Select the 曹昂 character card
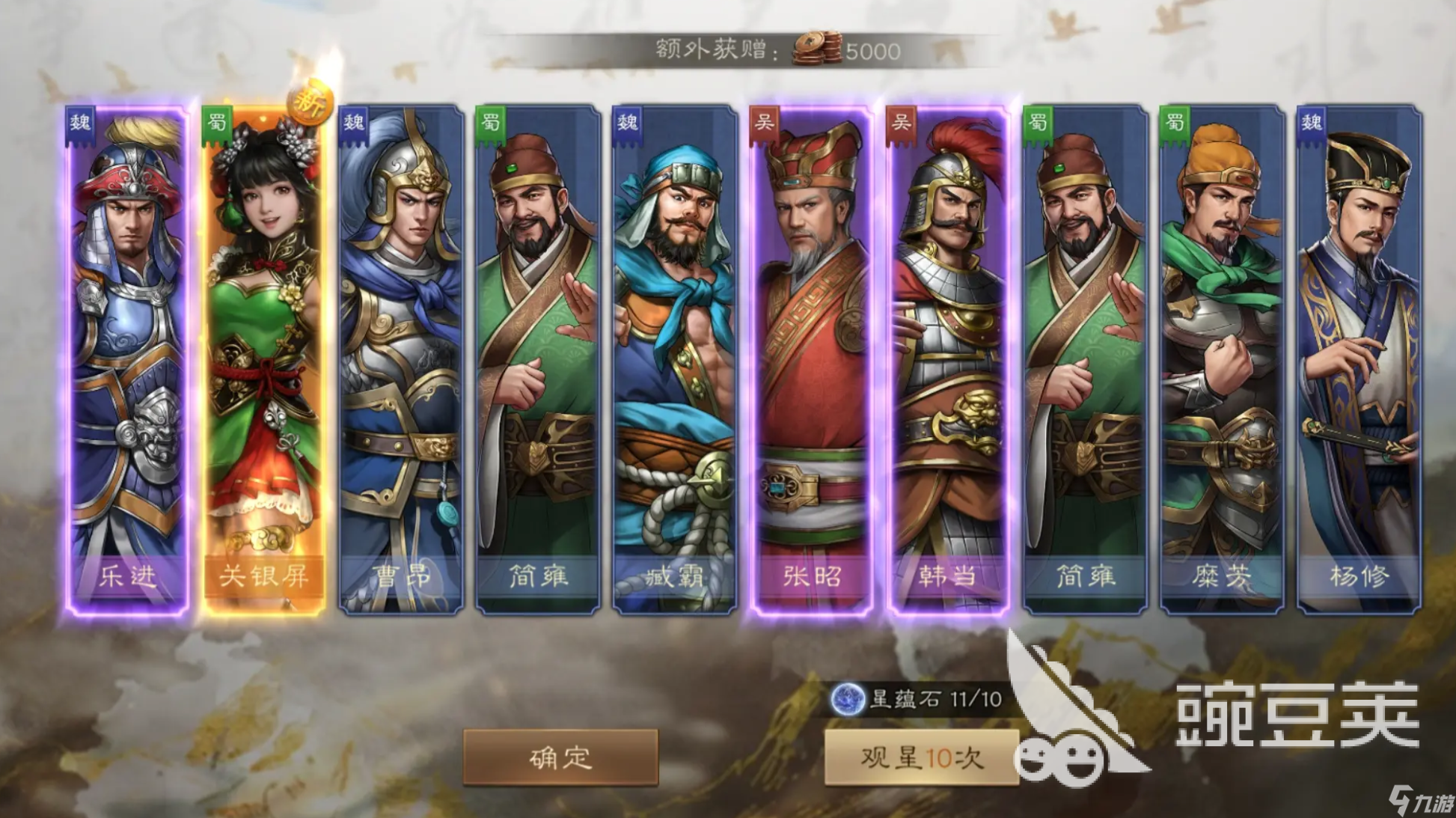Viewport: 1456px width, 818px height. pos(400,359)
